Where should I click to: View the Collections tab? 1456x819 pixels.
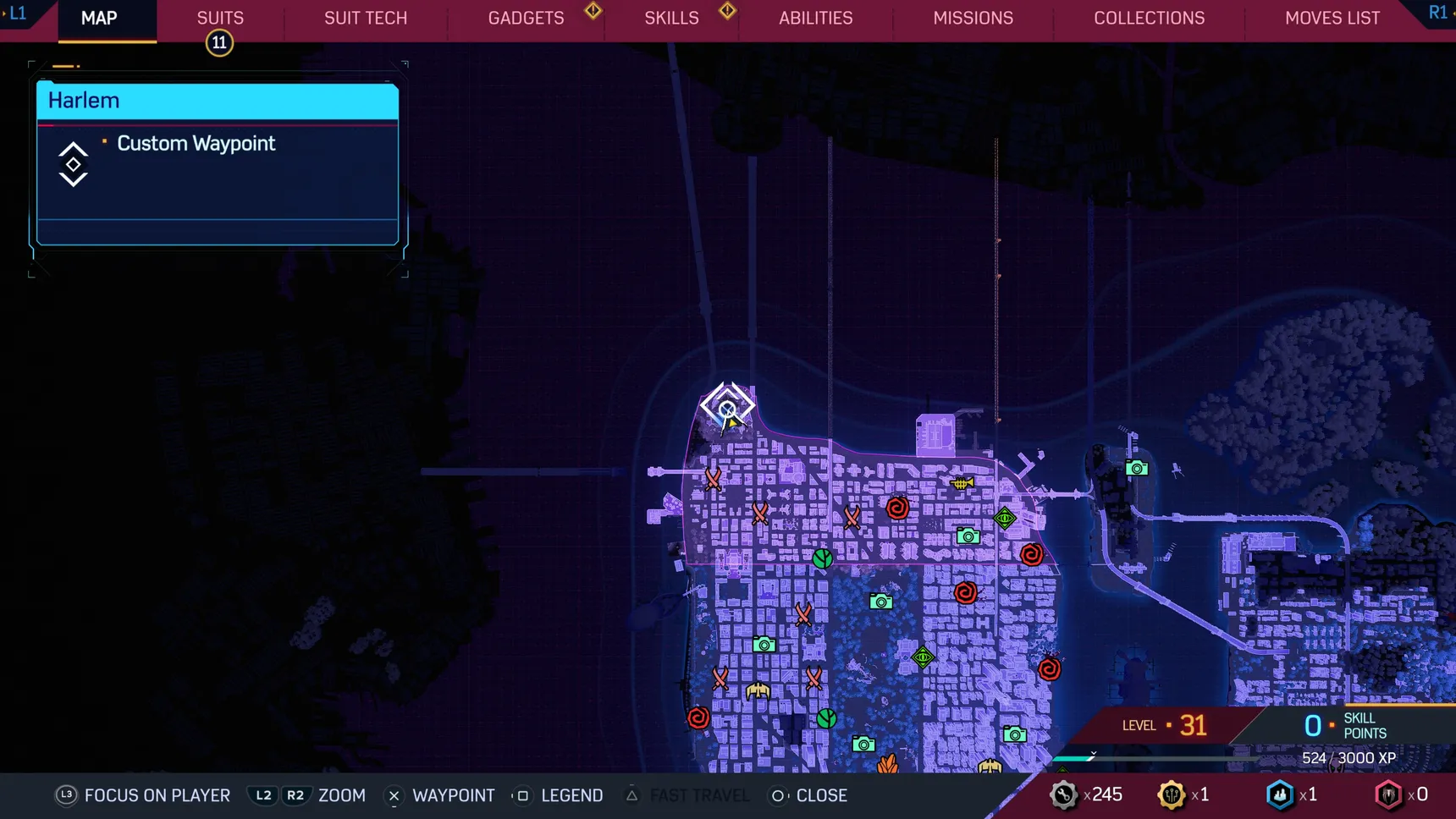[1149, 18]
